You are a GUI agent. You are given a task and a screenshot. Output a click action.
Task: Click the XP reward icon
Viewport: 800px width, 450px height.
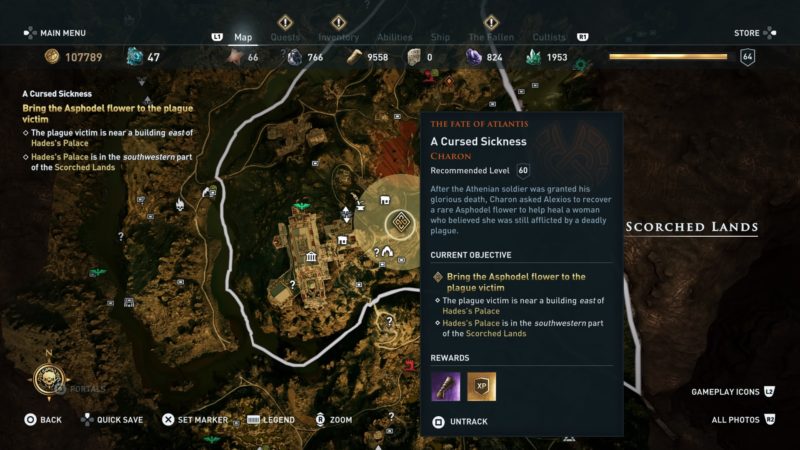tap(481, 386)
